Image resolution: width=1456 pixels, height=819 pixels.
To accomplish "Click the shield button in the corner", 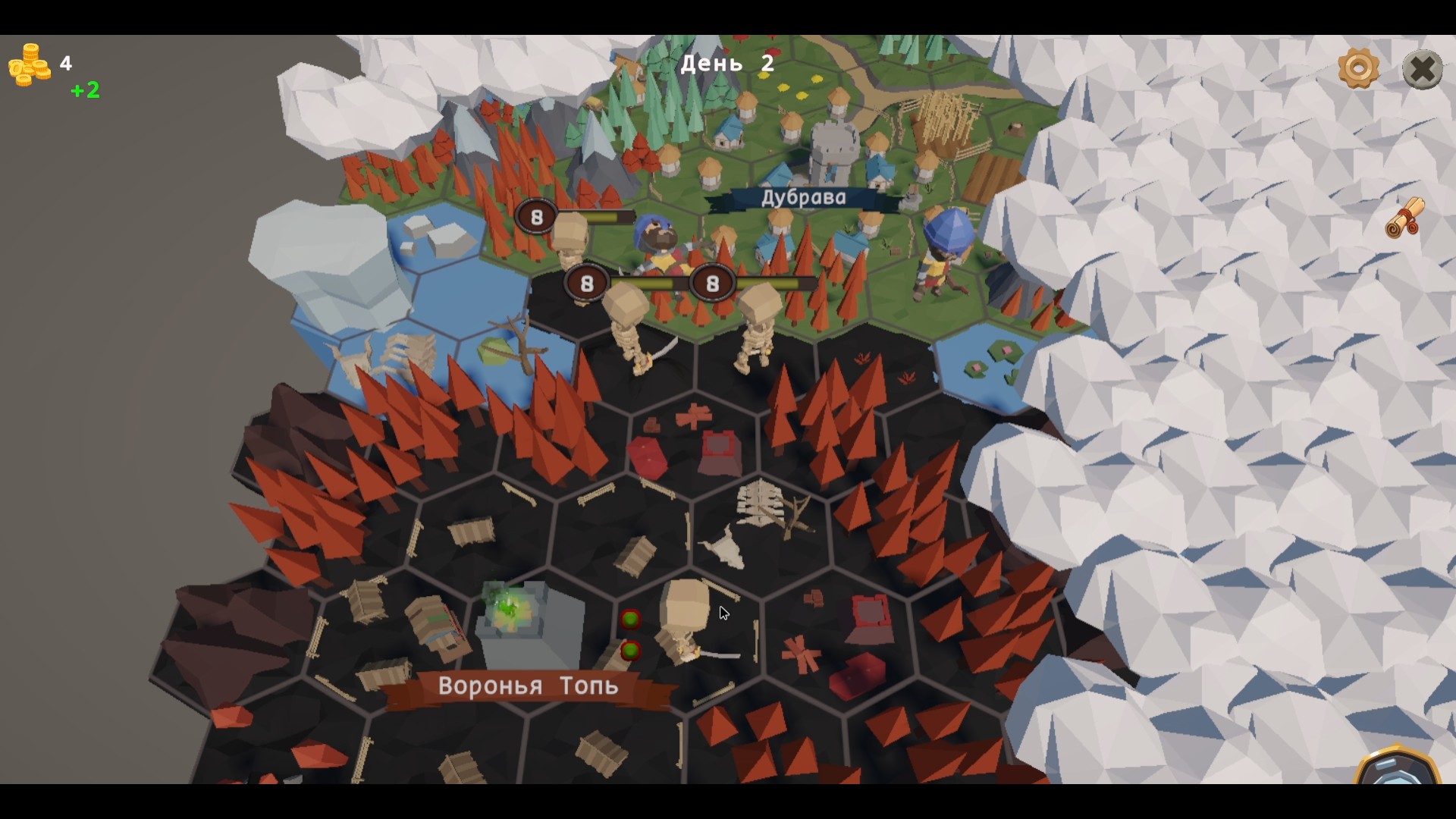I will tap(1397, 767).
